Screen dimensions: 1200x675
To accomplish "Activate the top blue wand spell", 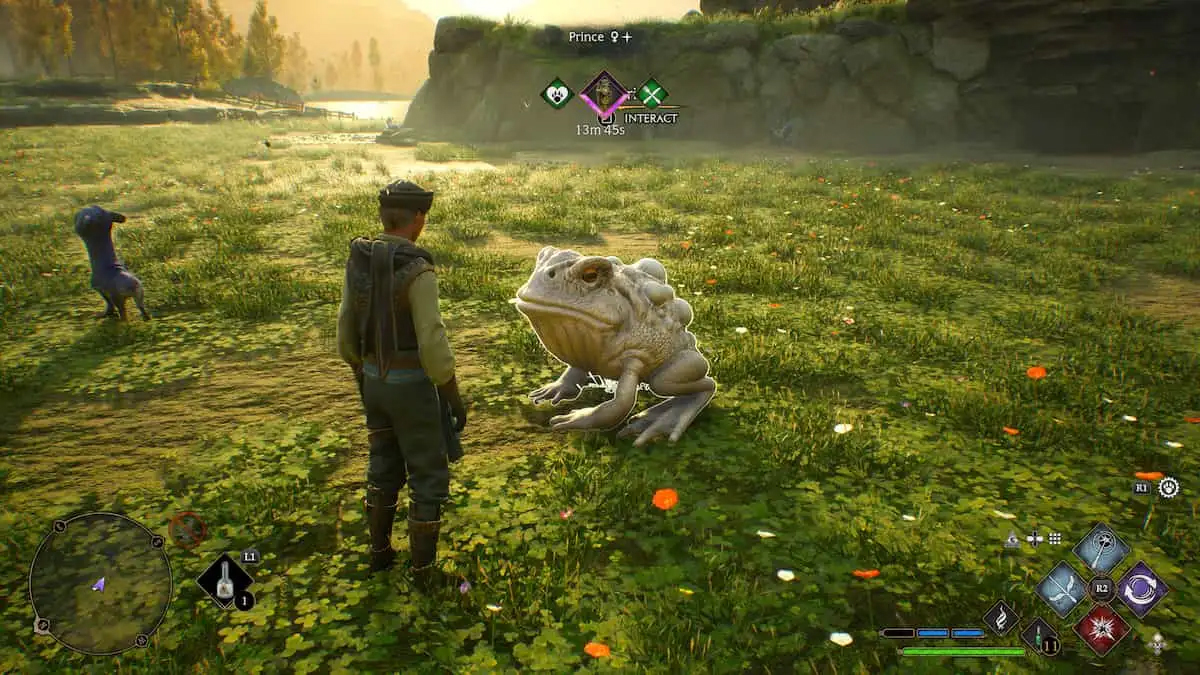I will [1101, 548].
